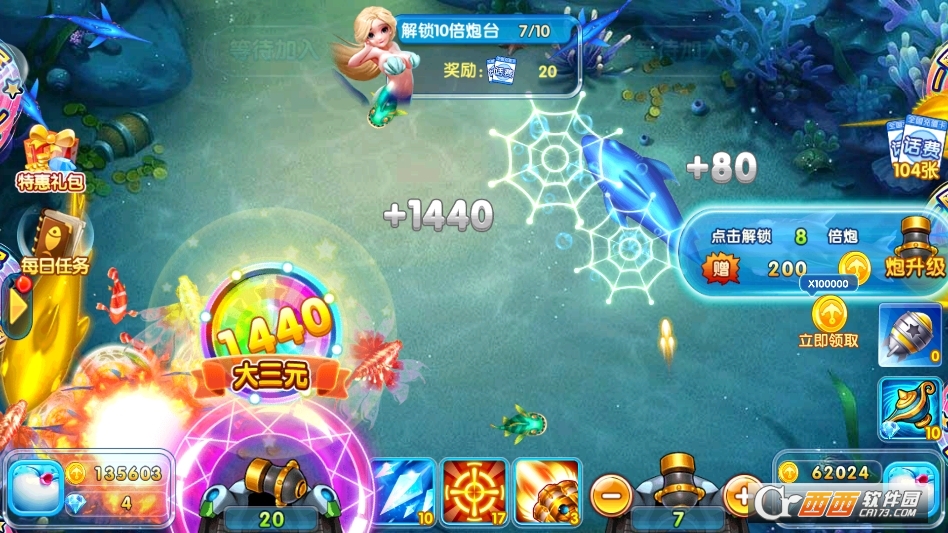Decrease cannon power with minus button

[x=609, y=494]
